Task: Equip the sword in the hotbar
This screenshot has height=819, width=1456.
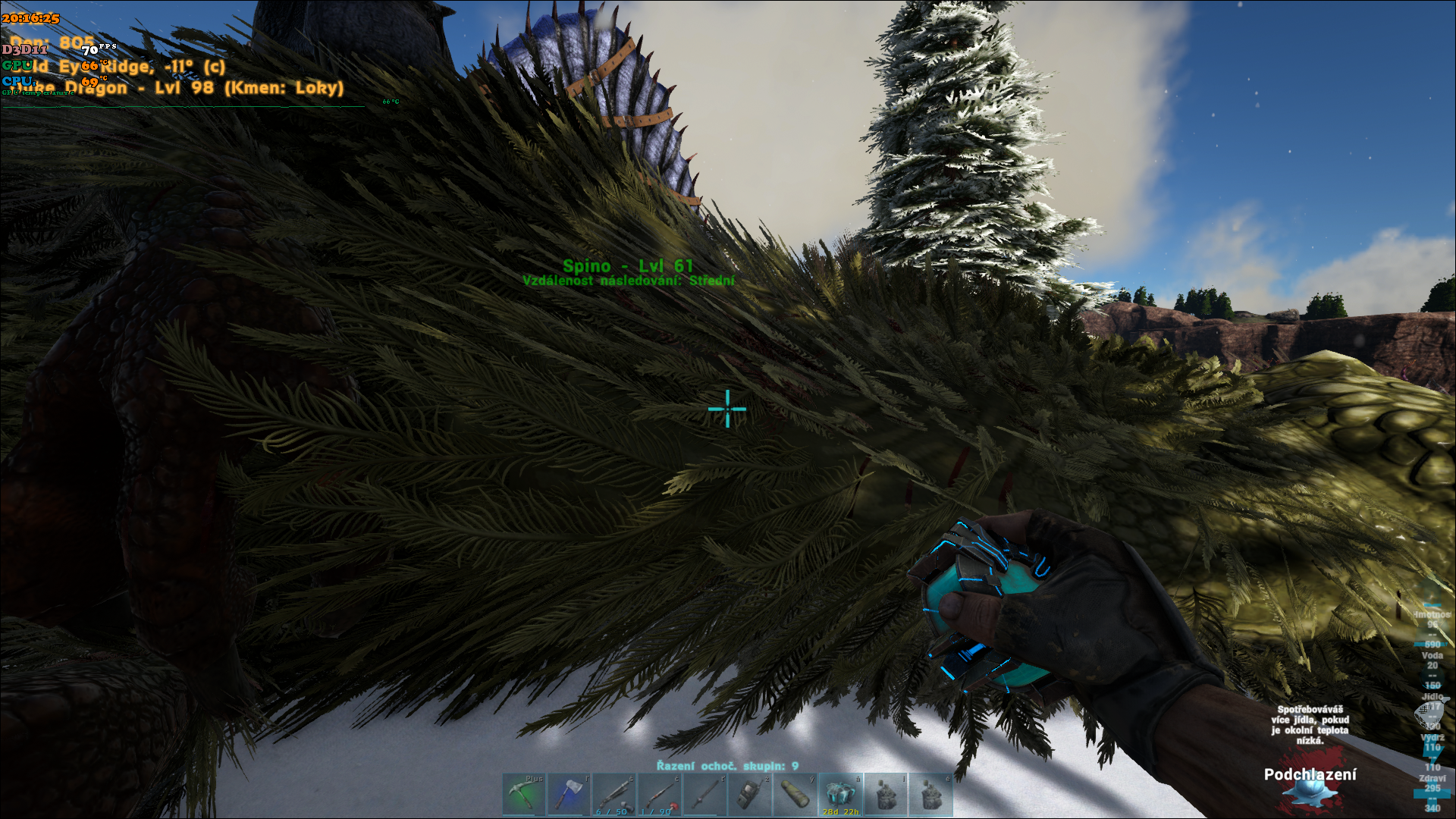Action: [x=704, y=794]
